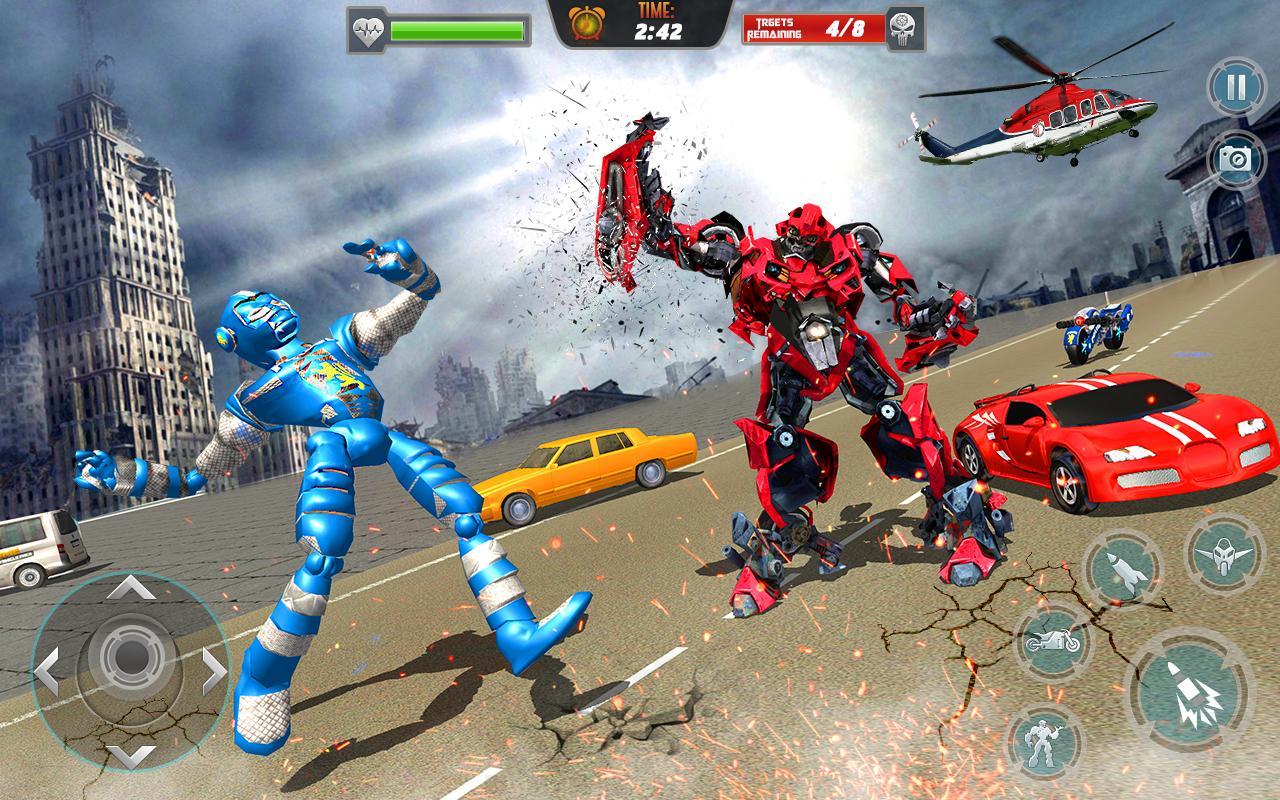Take a screenshot with the camera button
The image size is (1280, 800).
point(1234,158)
